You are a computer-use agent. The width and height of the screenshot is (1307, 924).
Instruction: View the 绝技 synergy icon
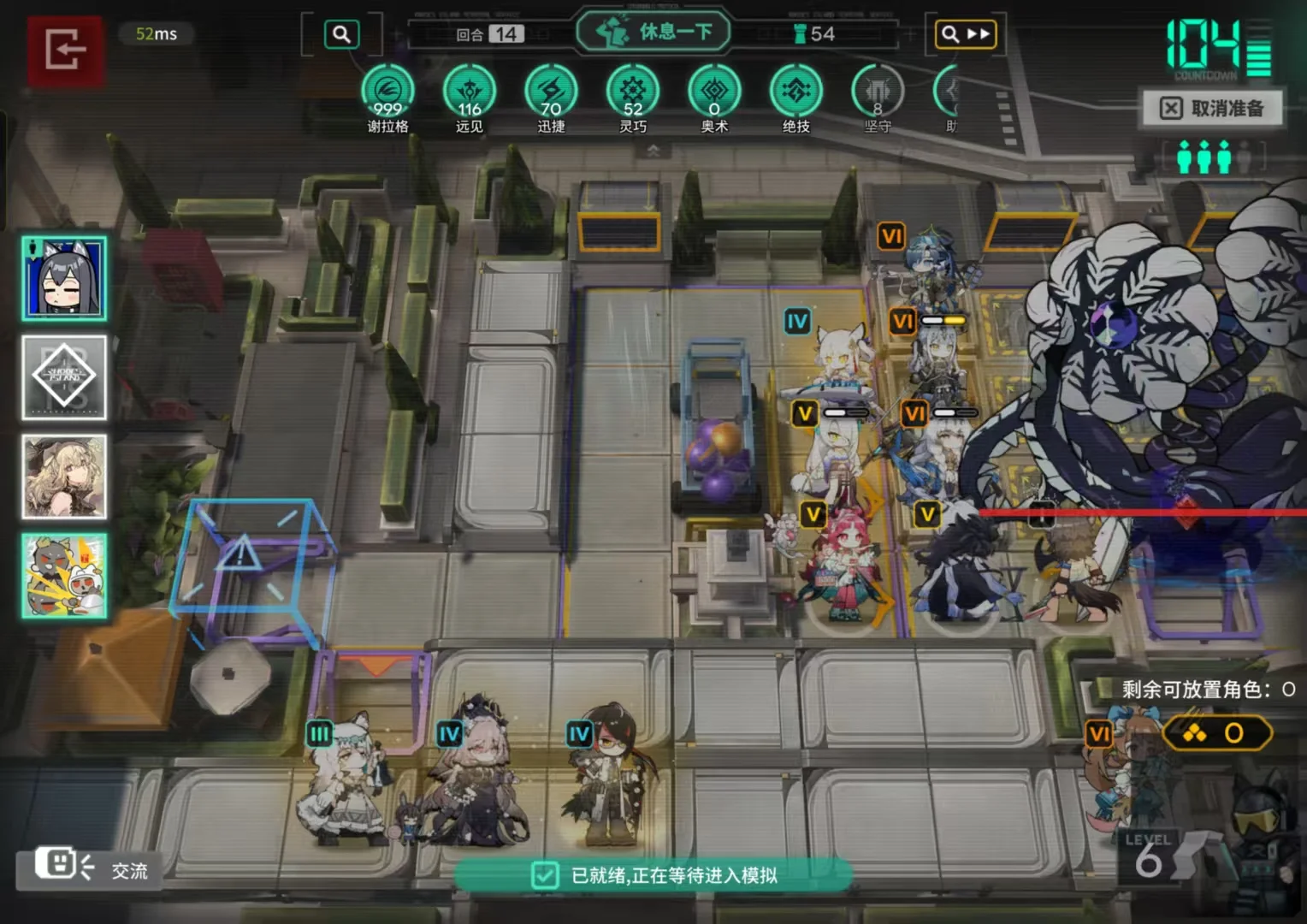point(795,92)
